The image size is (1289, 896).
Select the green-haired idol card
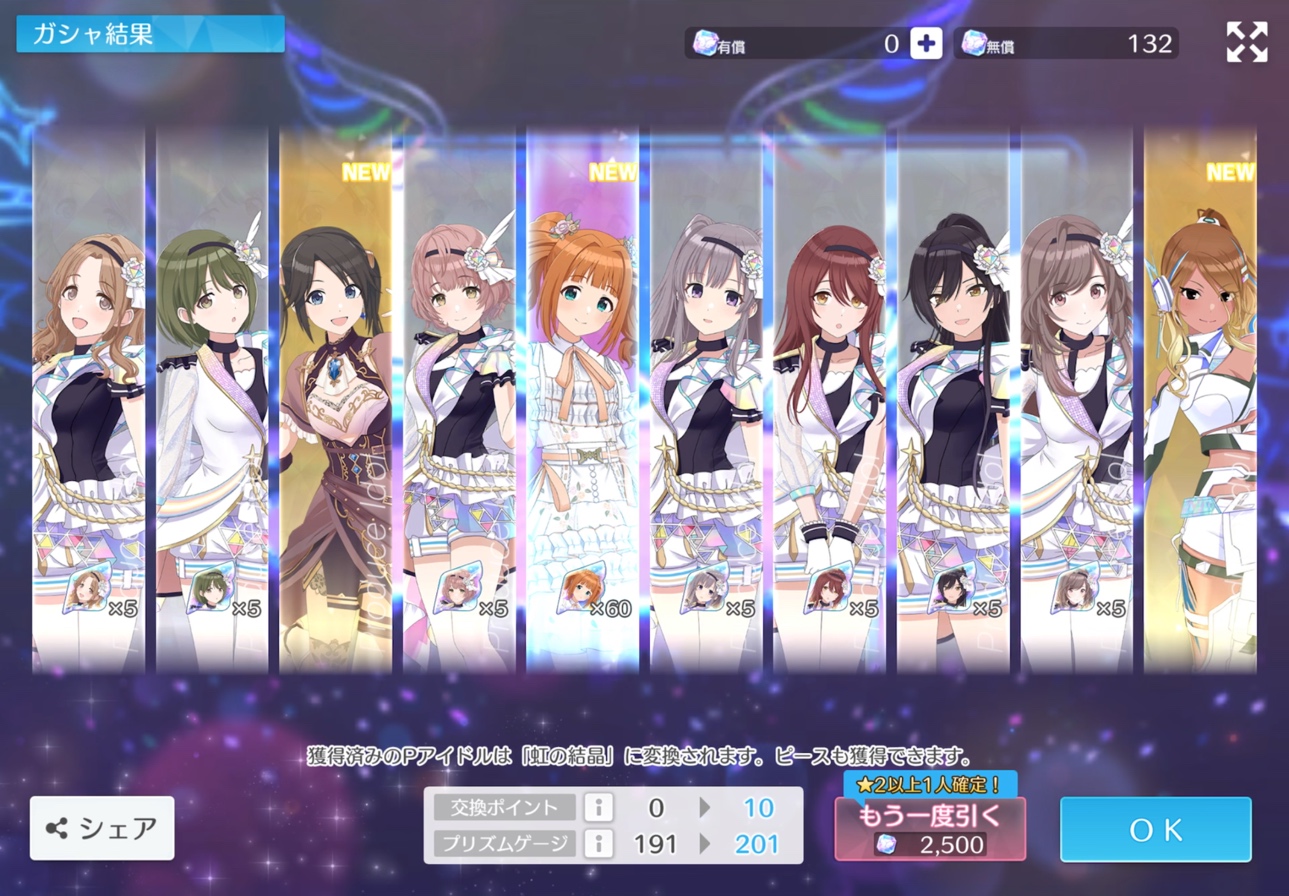point(213,400)
